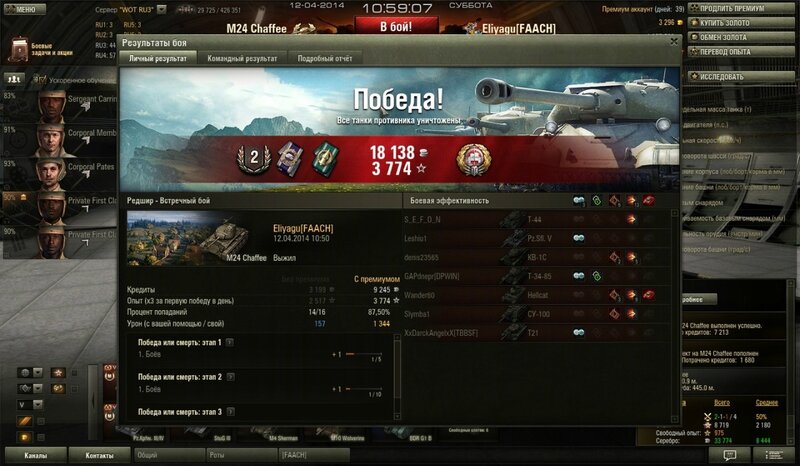The image size is (800, 466).
Task: Expand Победа или смерть: этап 2 info
Action: pyautogui.click(x=230, y=377)
